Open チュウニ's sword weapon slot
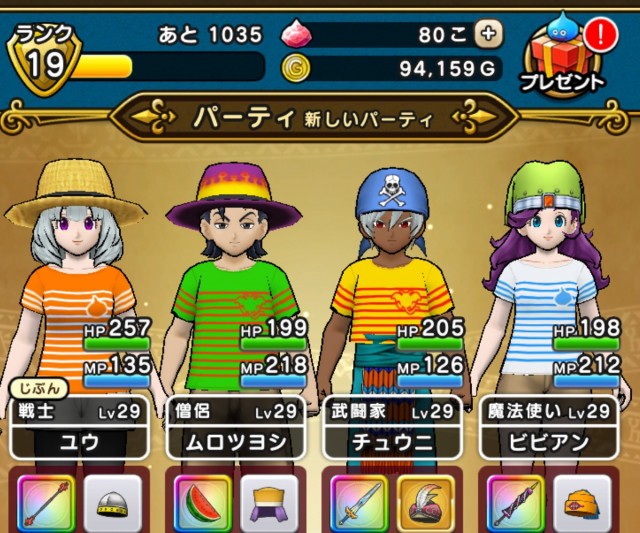 [360, 501]
